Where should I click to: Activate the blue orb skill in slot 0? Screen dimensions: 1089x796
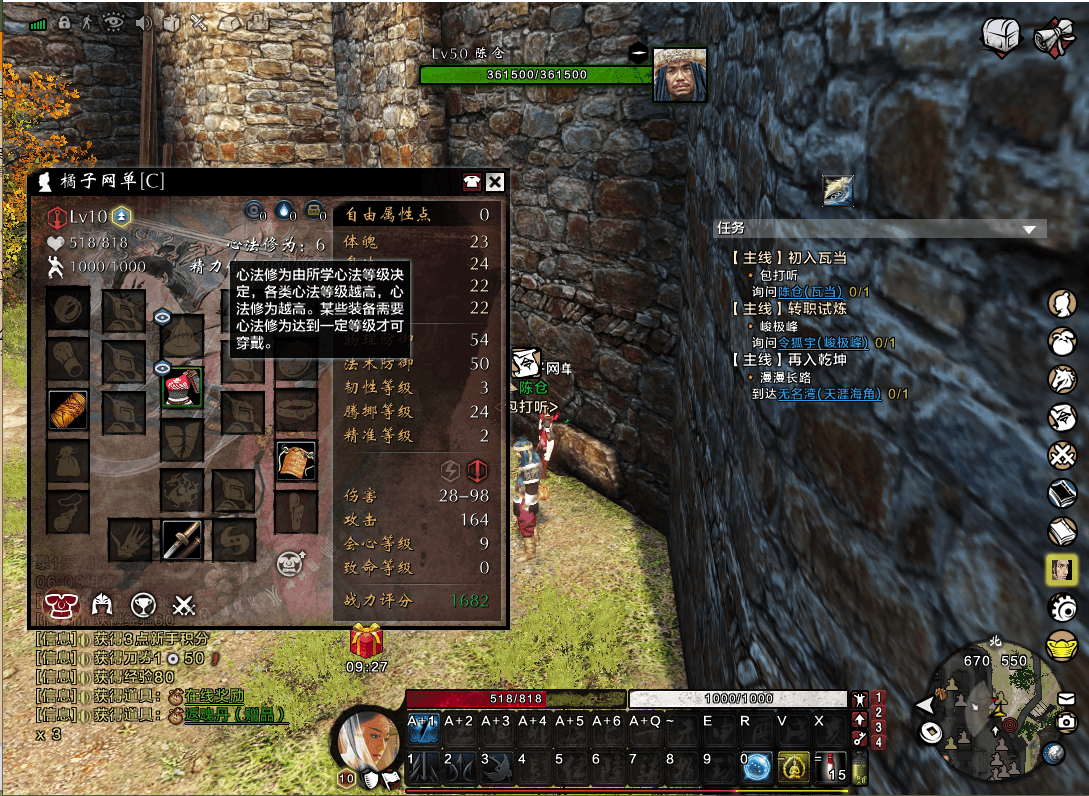[757, 767]
